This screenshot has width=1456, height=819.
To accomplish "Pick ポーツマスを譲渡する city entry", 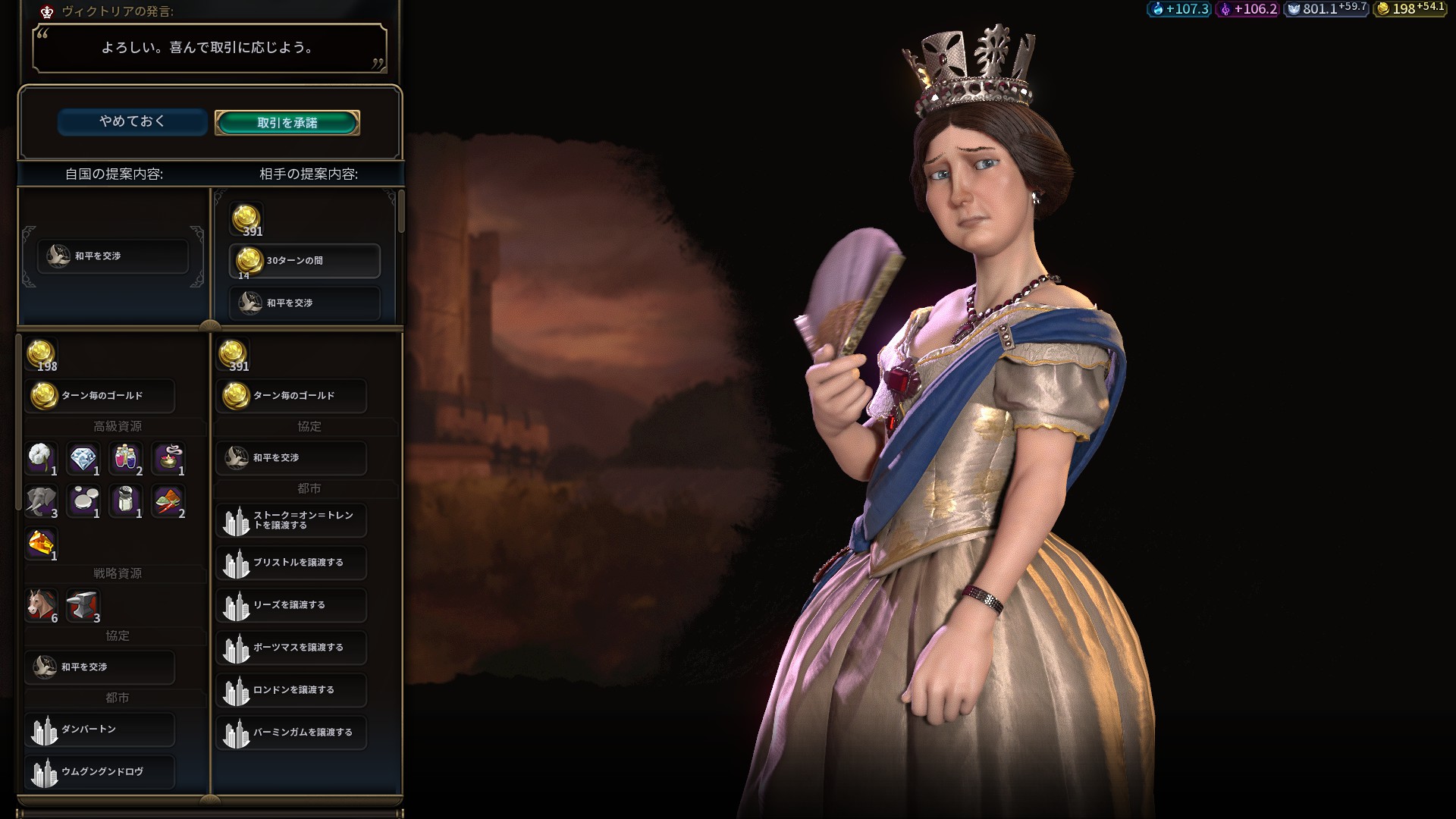I will coord(291,648).
